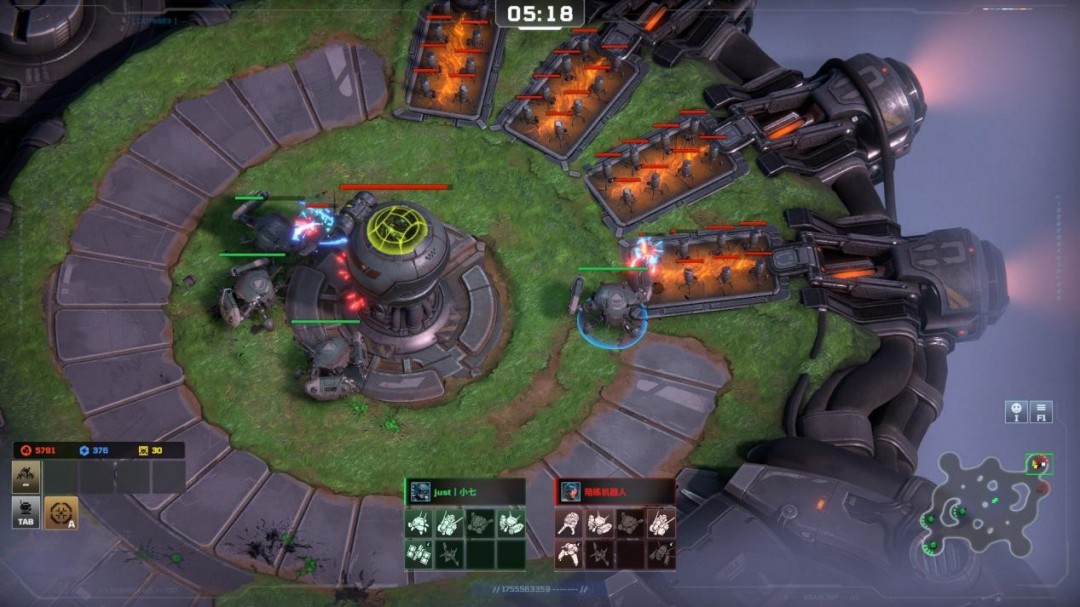Select the walking mech in the red roster
The image size is (1080, 607).
click(x=570, y=552)
